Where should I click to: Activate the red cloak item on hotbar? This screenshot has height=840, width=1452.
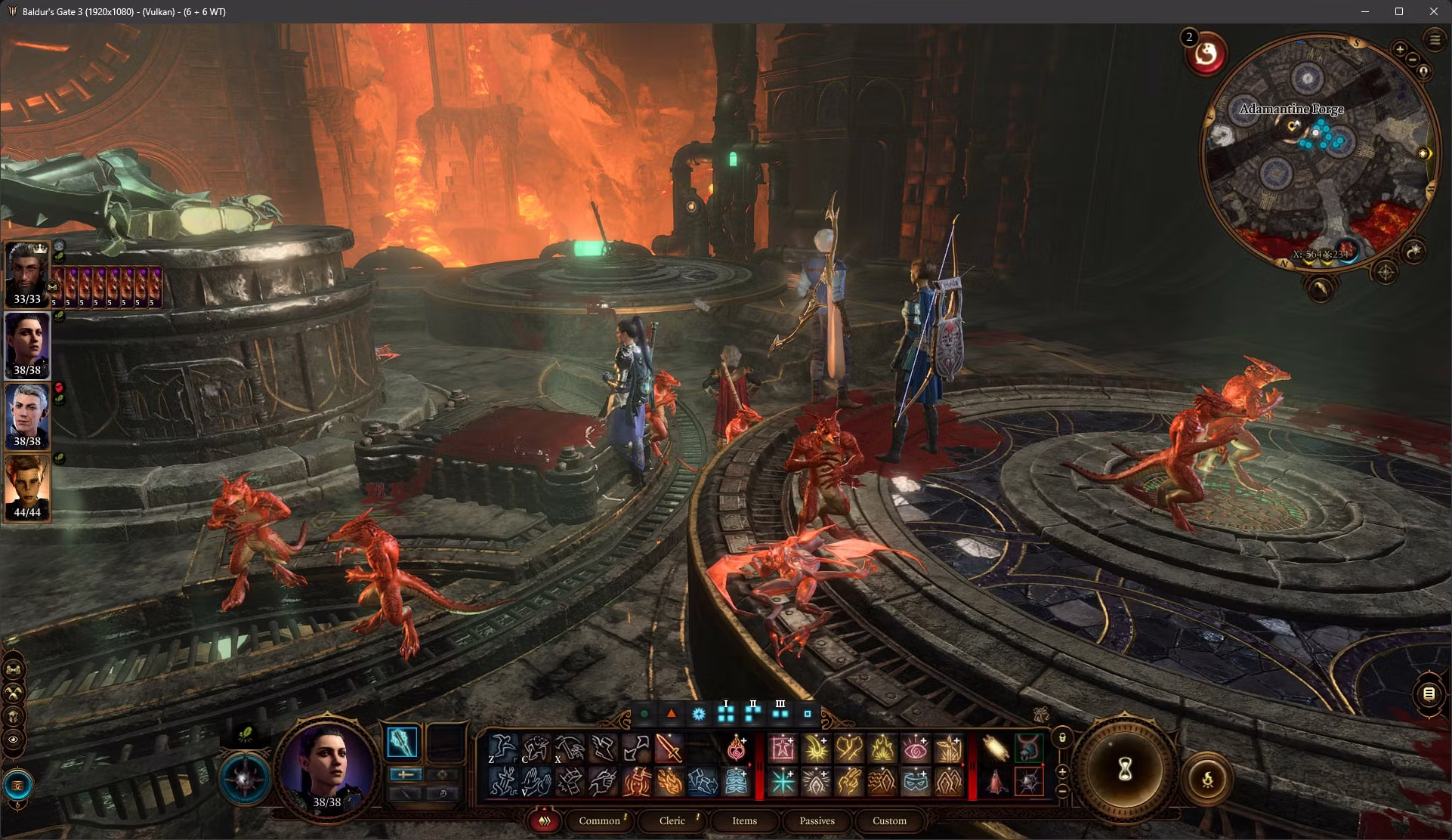(x=995, y=782)
